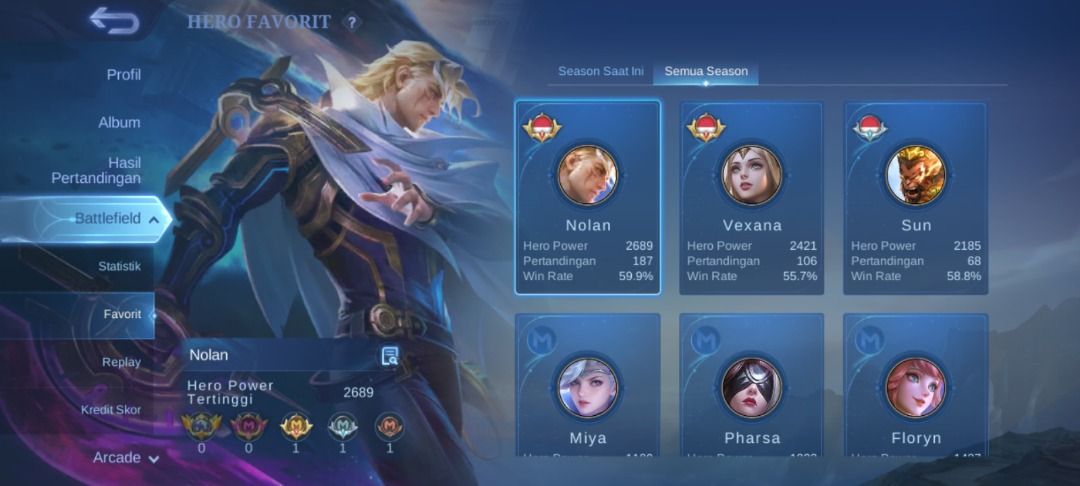The image size is (1080, 486).
Task: Show Hasil Pertandingan match results
Action: (x=96, y=170)
